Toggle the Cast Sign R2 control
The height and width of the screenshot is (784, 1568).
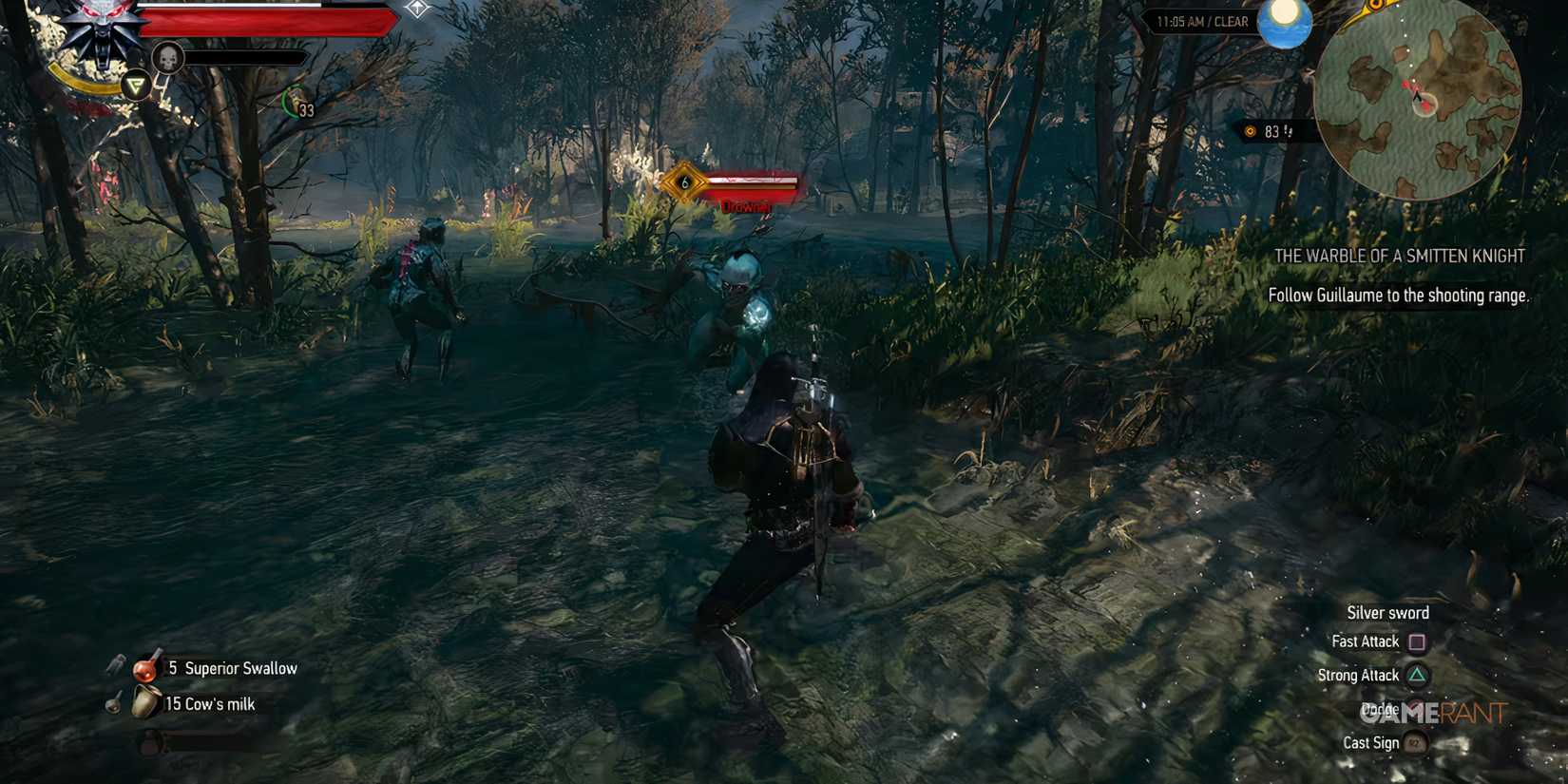(1416, 743)
